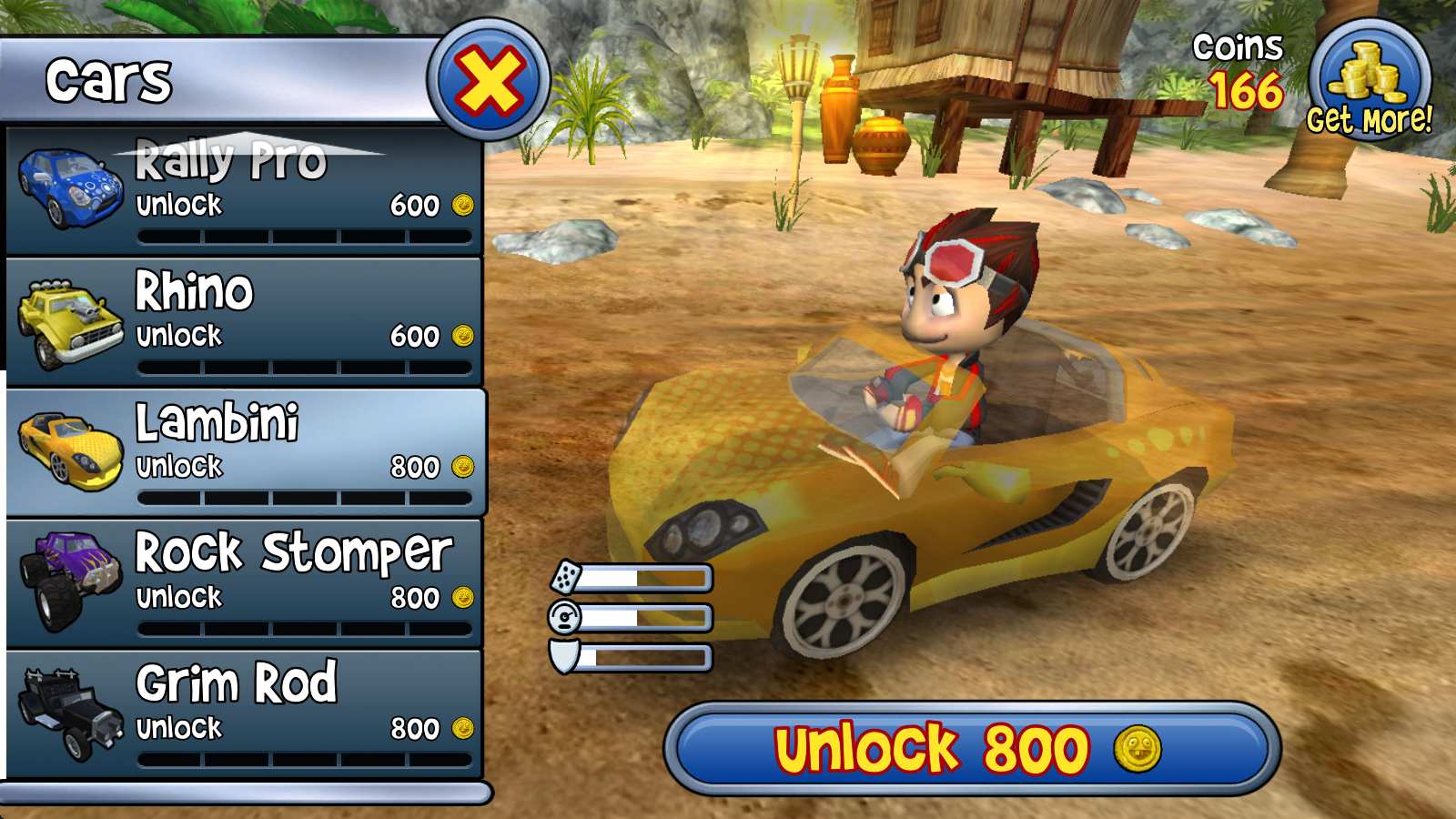The height and width of the screenshot is (819, 1456).
Task: Pick the Rock Stomper monster truck
Action: point(244,583)
